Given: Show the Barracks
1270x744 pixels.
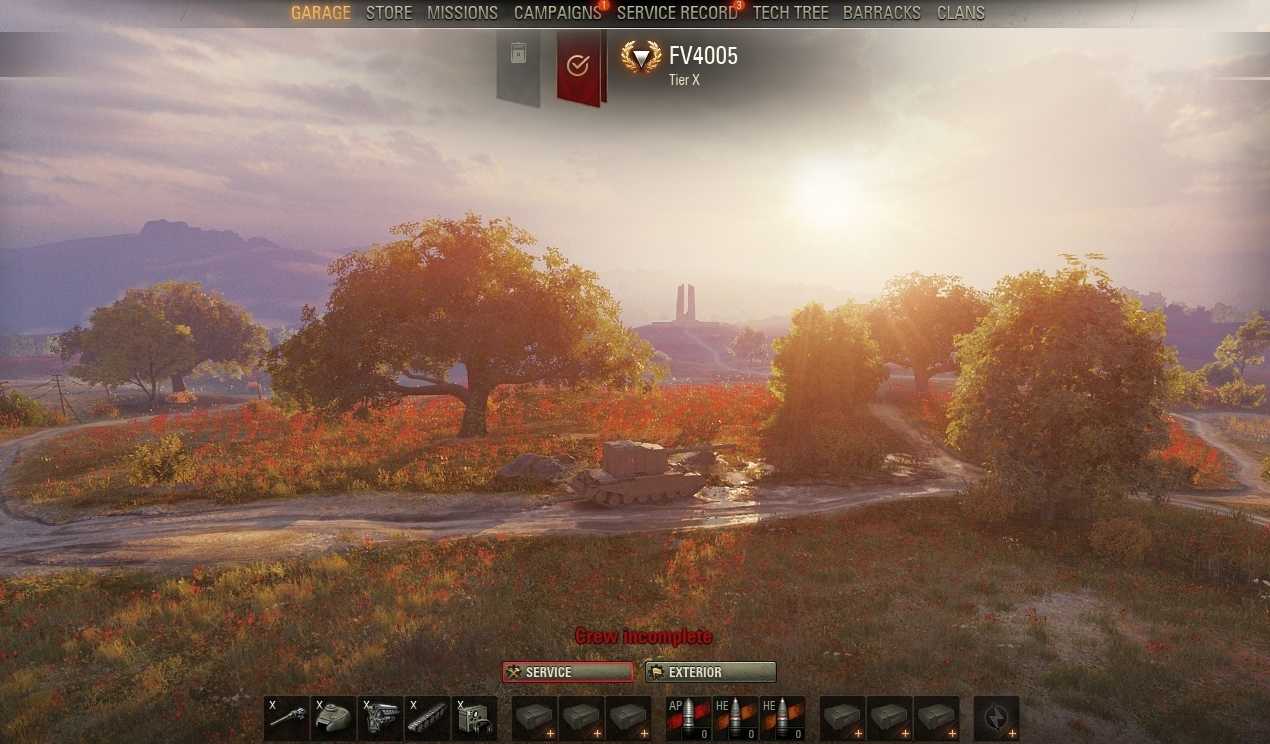Looking at the screenshot, I should 881,13.
